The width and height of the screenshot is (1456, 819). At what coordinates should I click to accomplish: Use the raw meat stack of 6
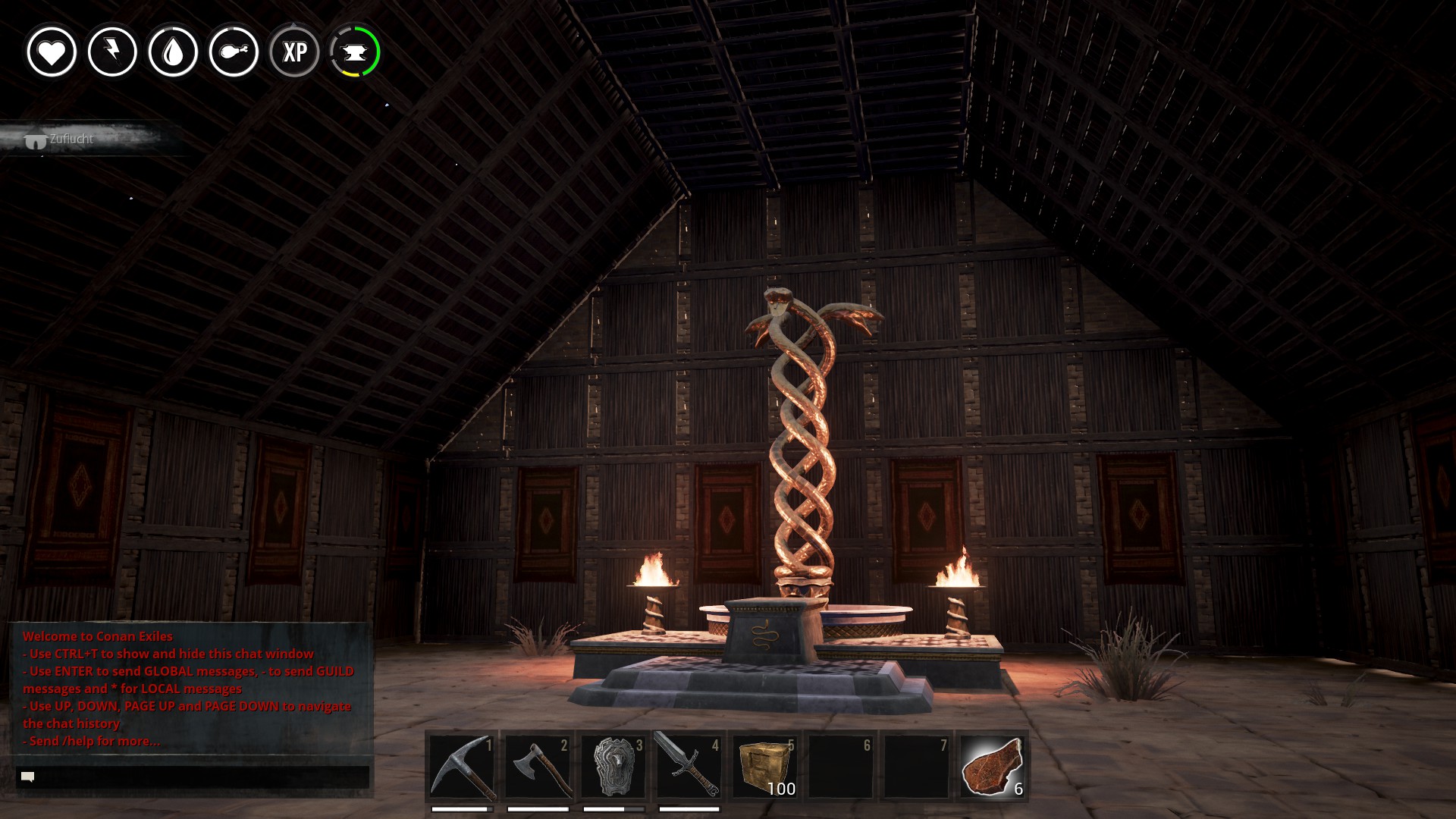click(992, 767)
